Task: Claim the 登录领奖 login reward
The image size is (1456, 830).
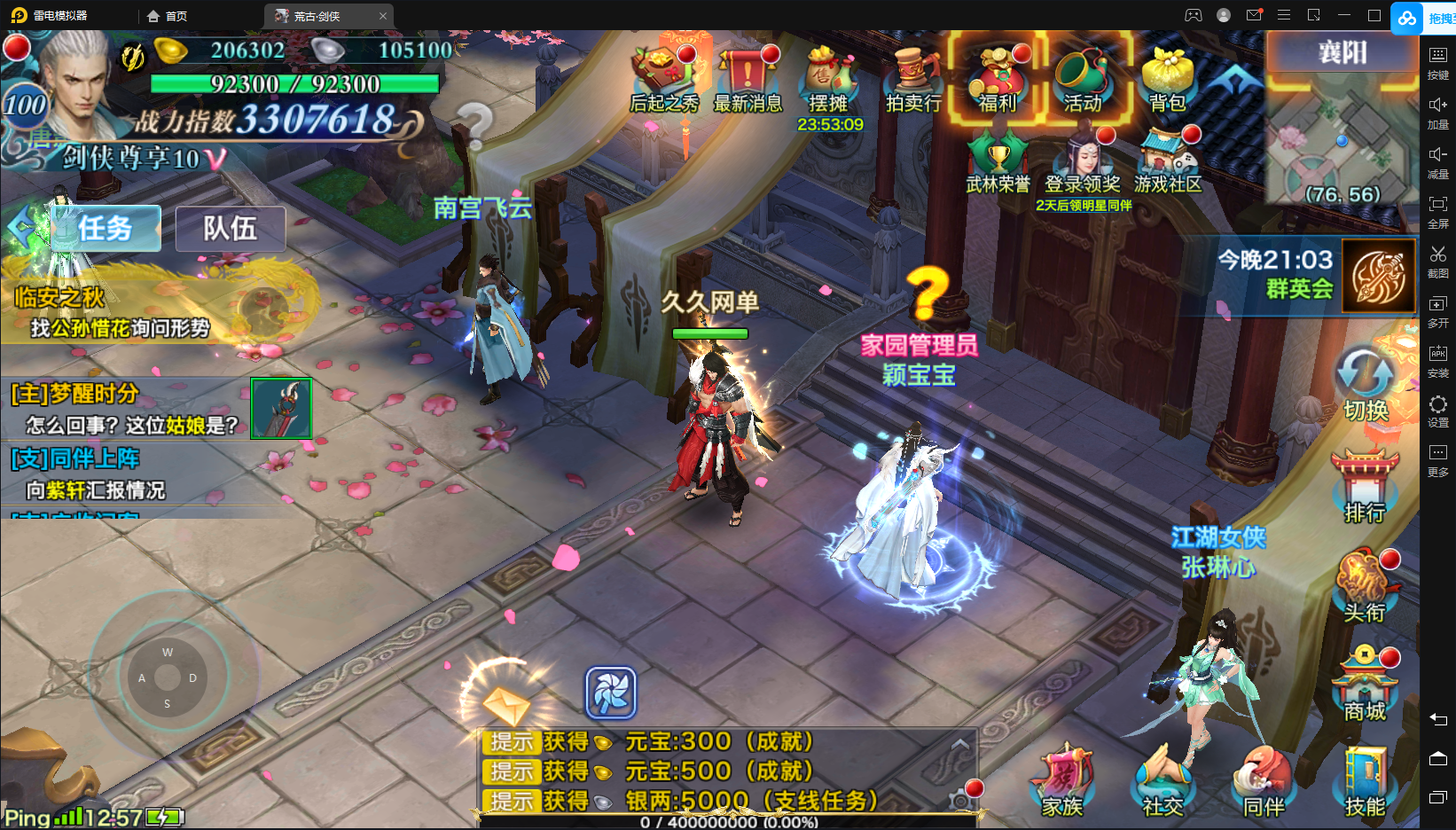Action: [x=1083, y=163]
